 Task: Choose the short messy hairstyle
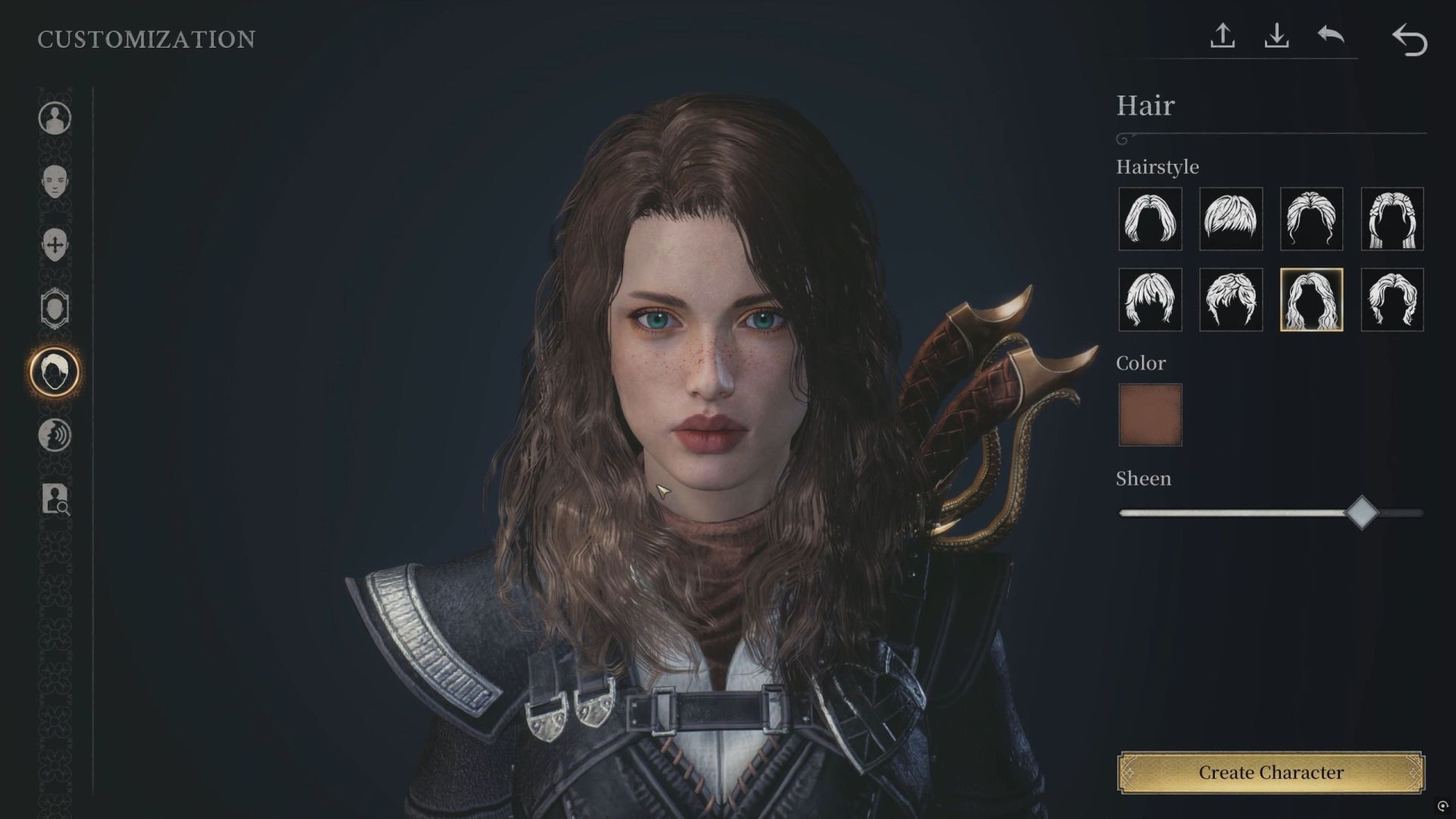coord(1230,220)
